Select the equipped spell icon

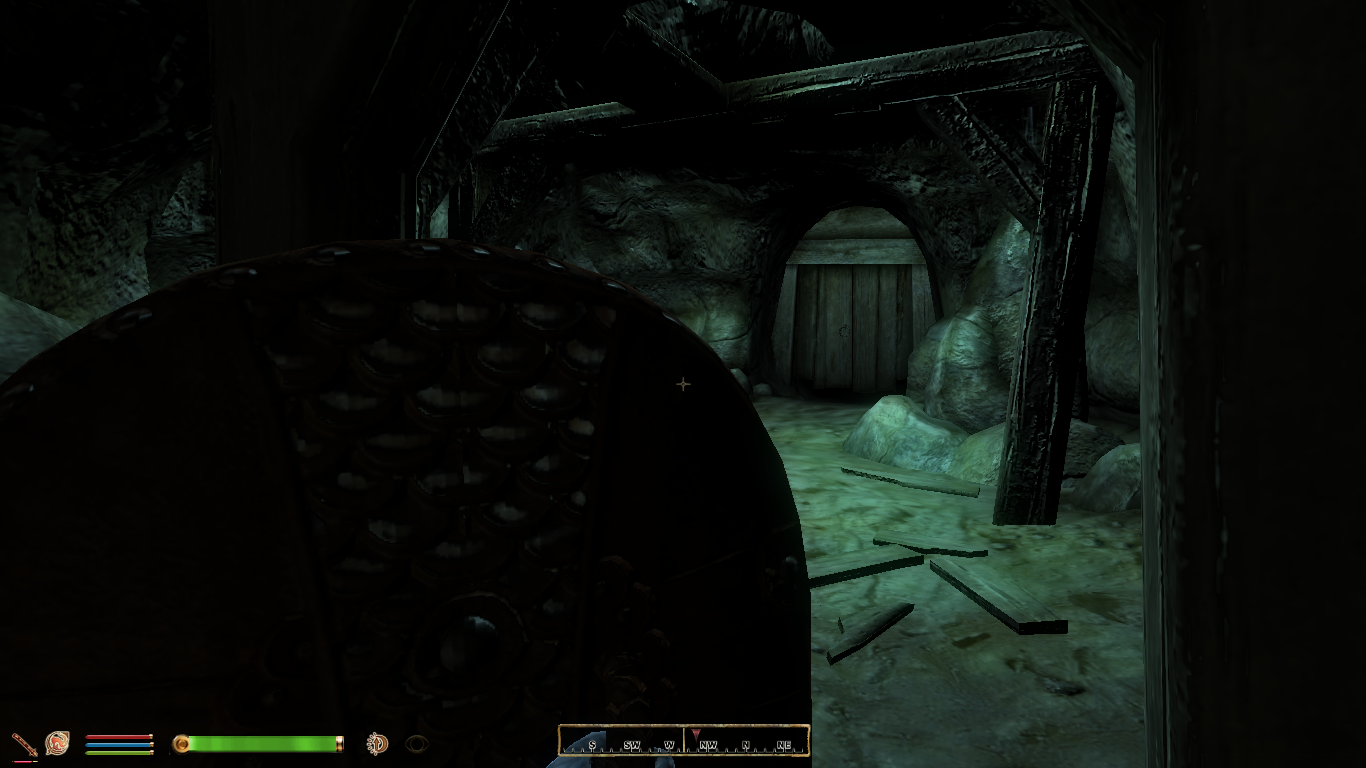[x=57, y=743]
